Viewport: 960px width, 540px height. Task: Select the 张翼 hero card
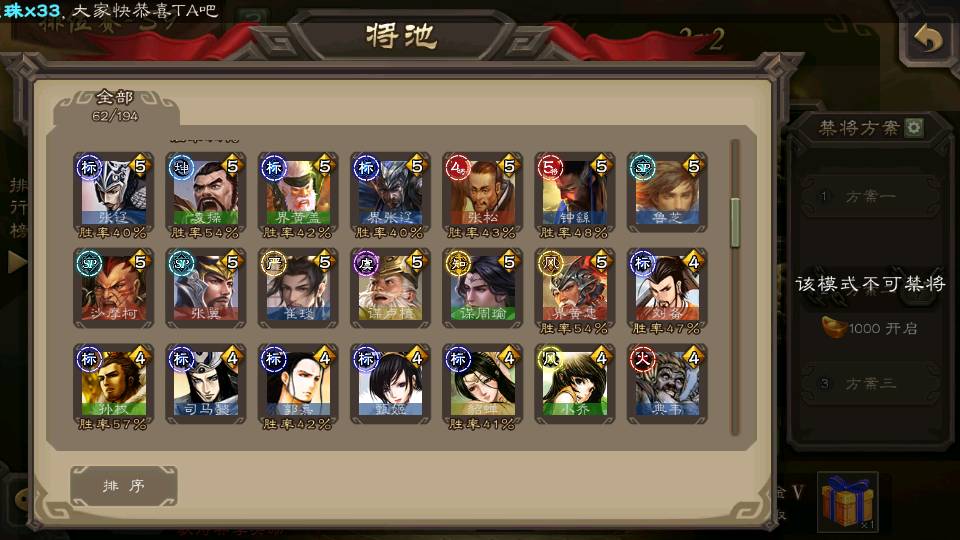(206, 287)
